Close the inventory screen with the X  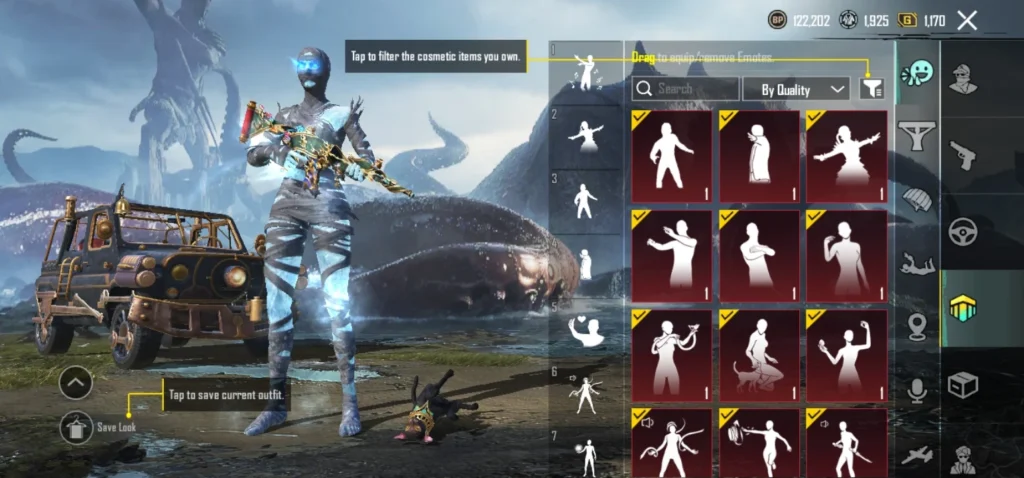[x=967, y=20]
